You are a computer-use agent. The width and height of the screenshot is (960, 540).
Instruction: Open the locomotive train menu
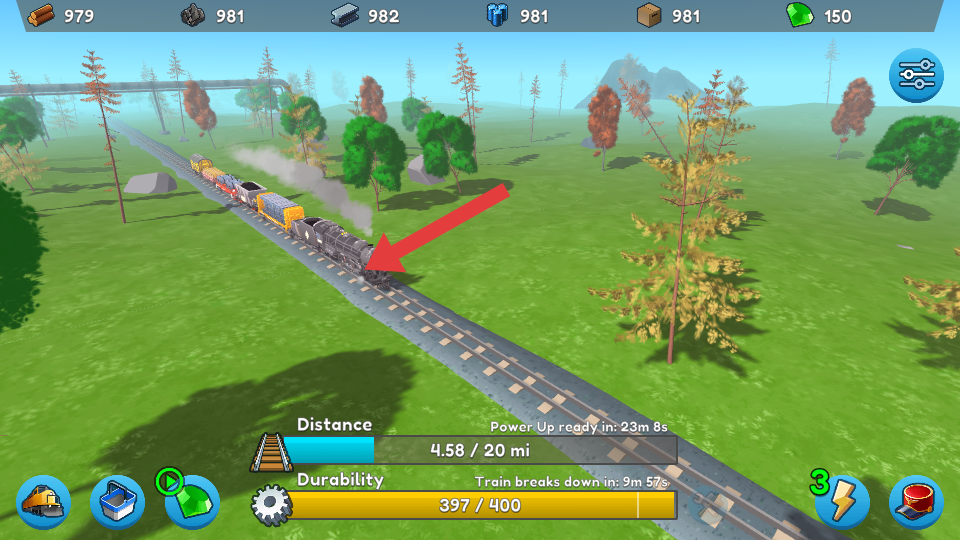click(x=44, y=501)
